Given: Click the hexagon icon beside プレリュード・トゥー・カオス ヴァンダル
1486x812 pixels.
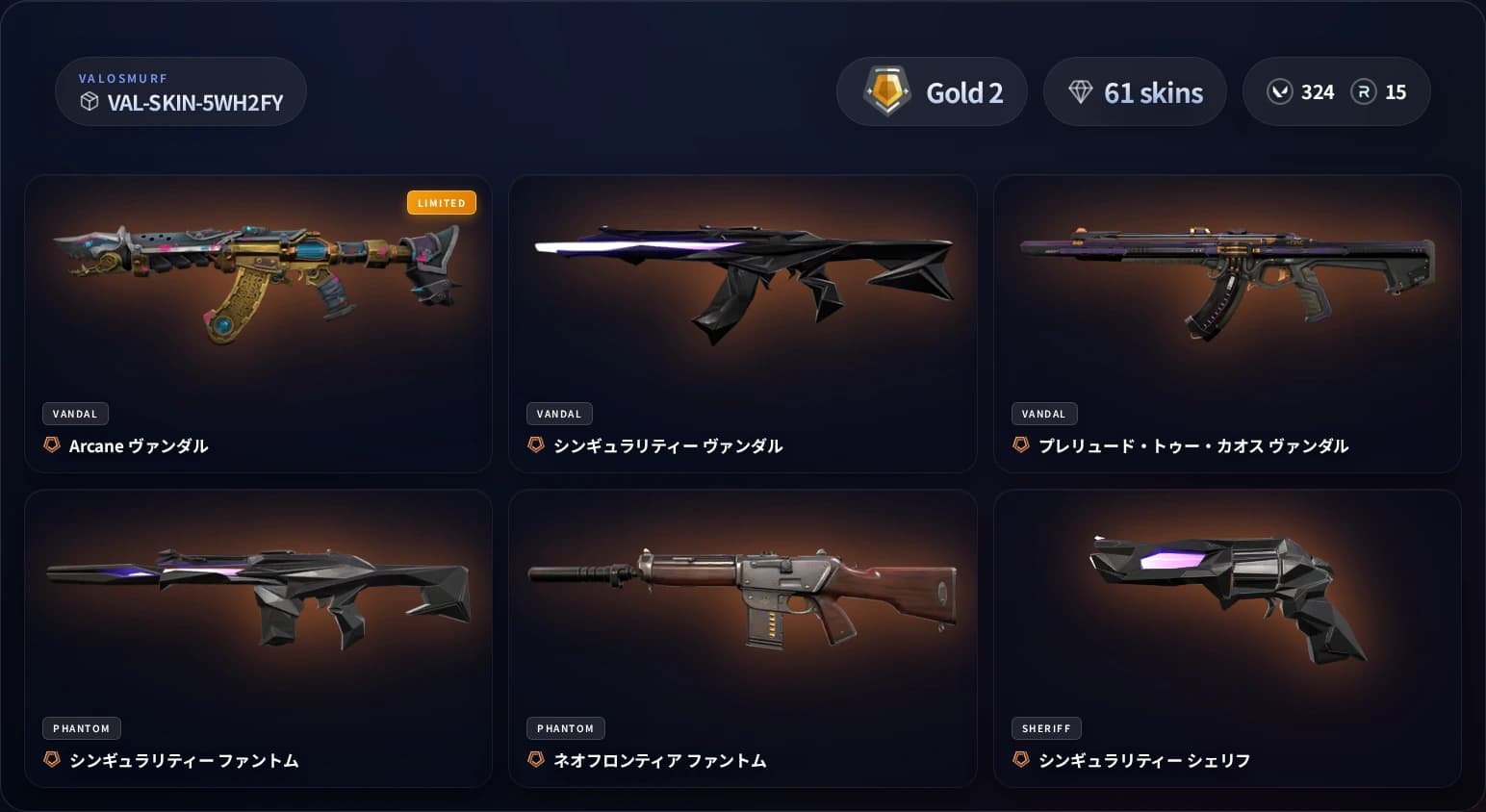Looking at the screenshot, I should (1021, 445).
